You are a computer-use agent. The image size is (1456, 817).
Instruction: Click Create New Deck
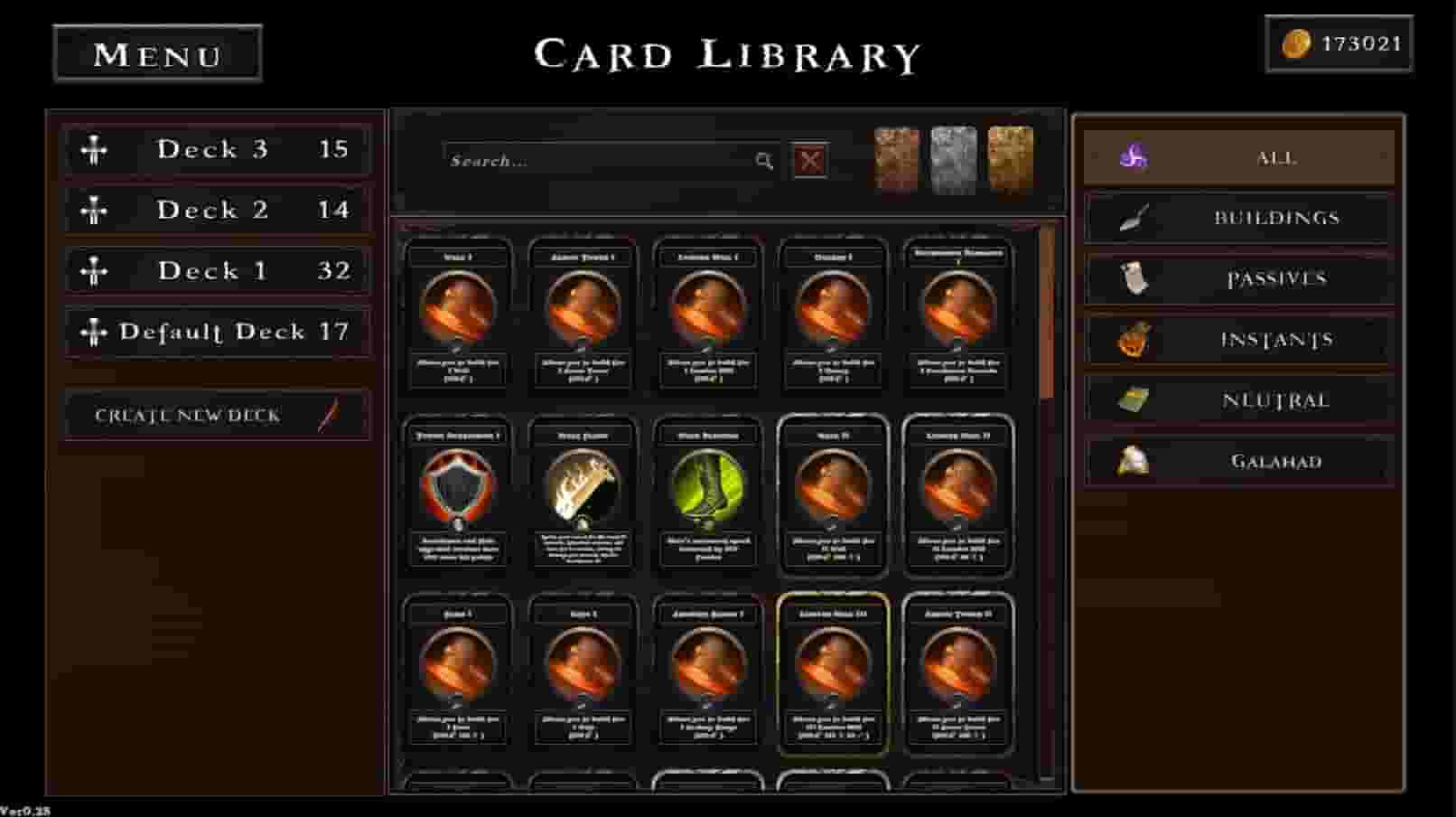click(187, 415)
